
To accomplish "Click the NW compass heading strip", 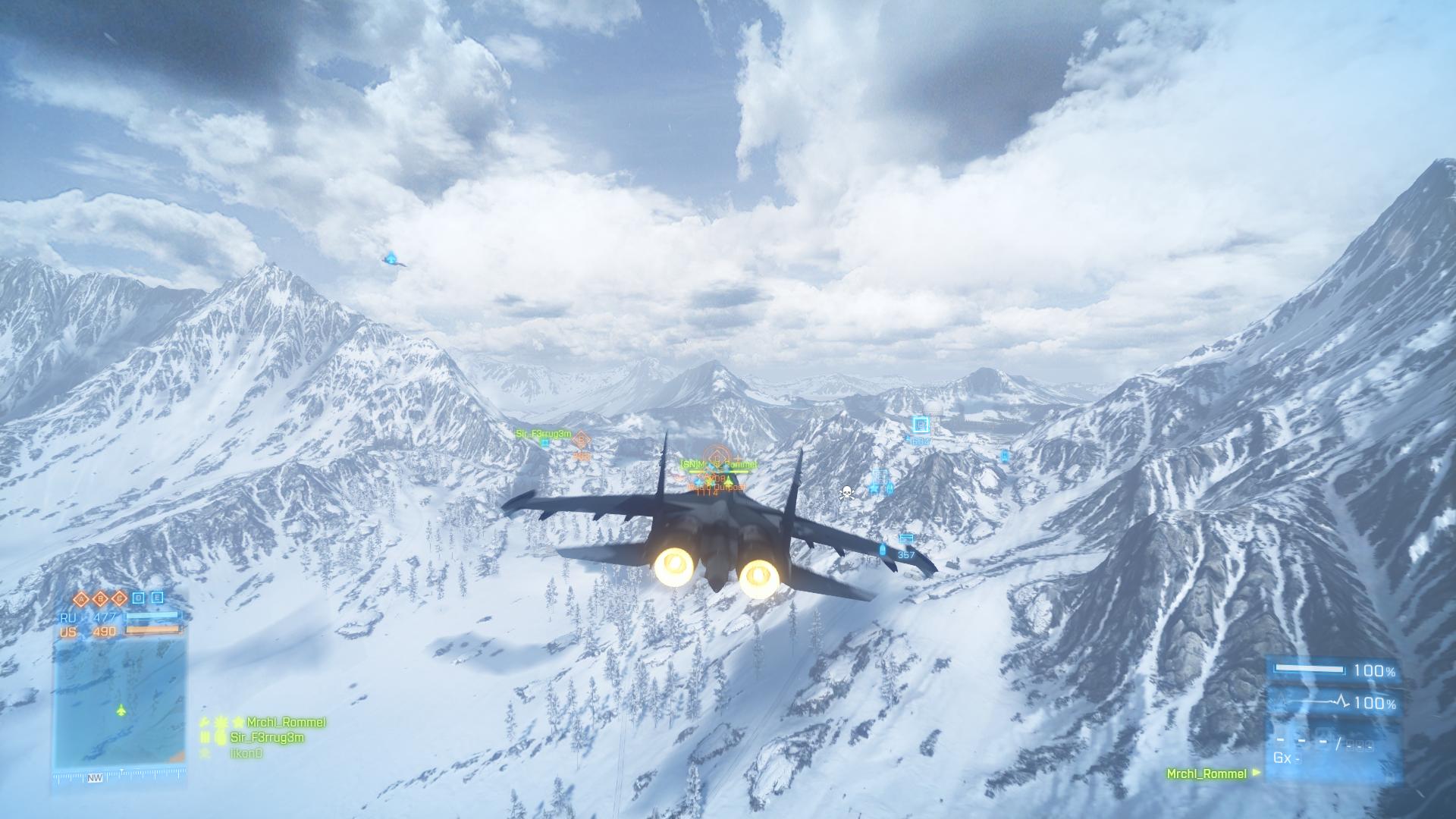I will (96, 777).
